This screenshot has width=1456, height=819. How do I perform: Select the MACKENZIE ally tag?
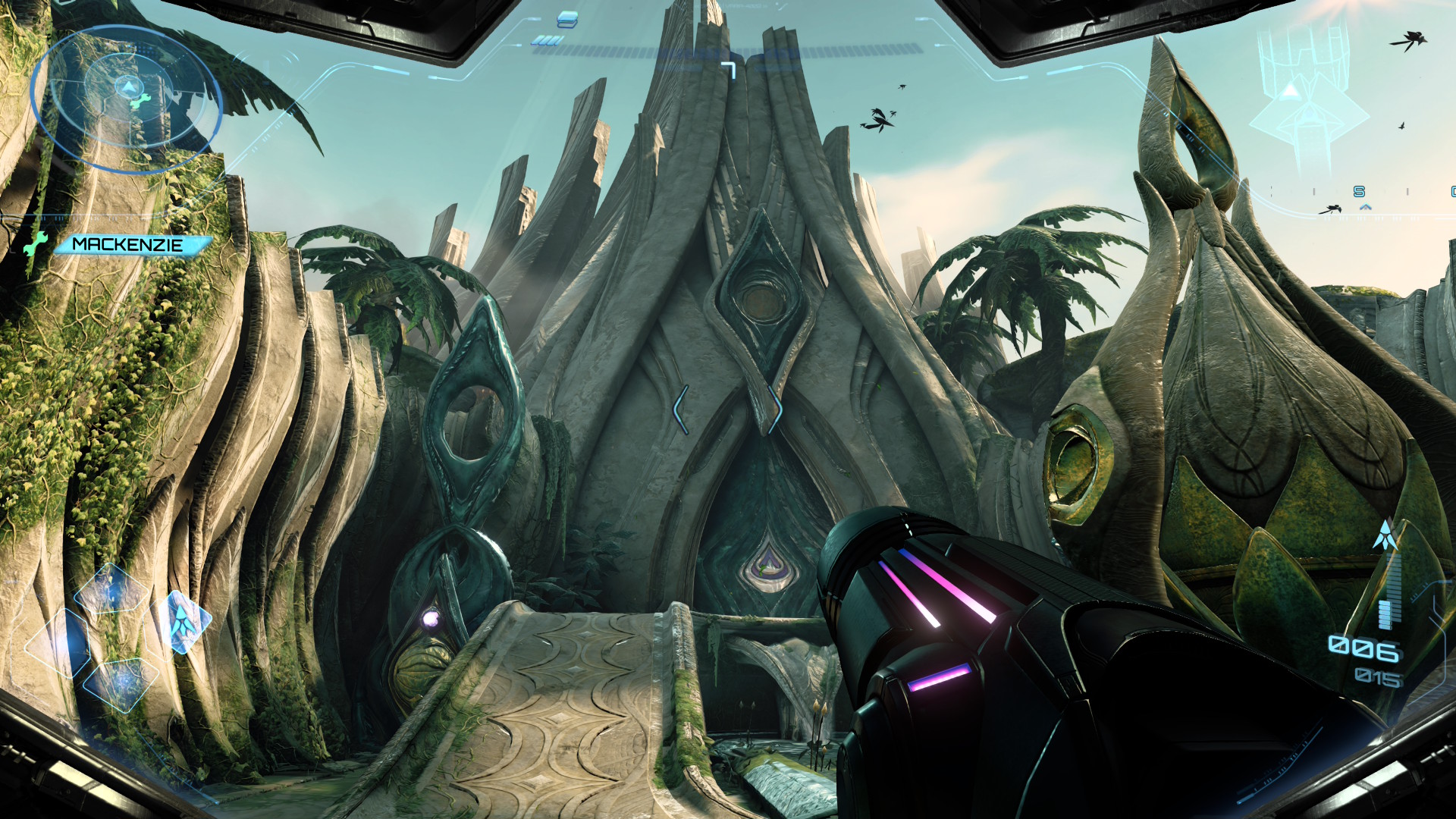pyautogui.click(x=129, y=244)
